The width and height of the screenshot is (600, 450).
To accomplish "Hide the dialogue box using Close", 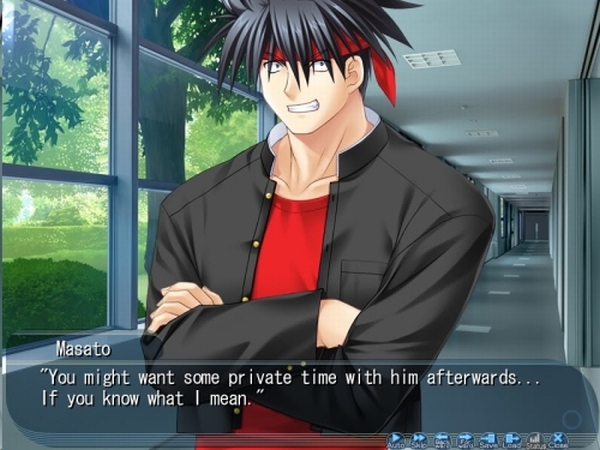I will 558,439.
